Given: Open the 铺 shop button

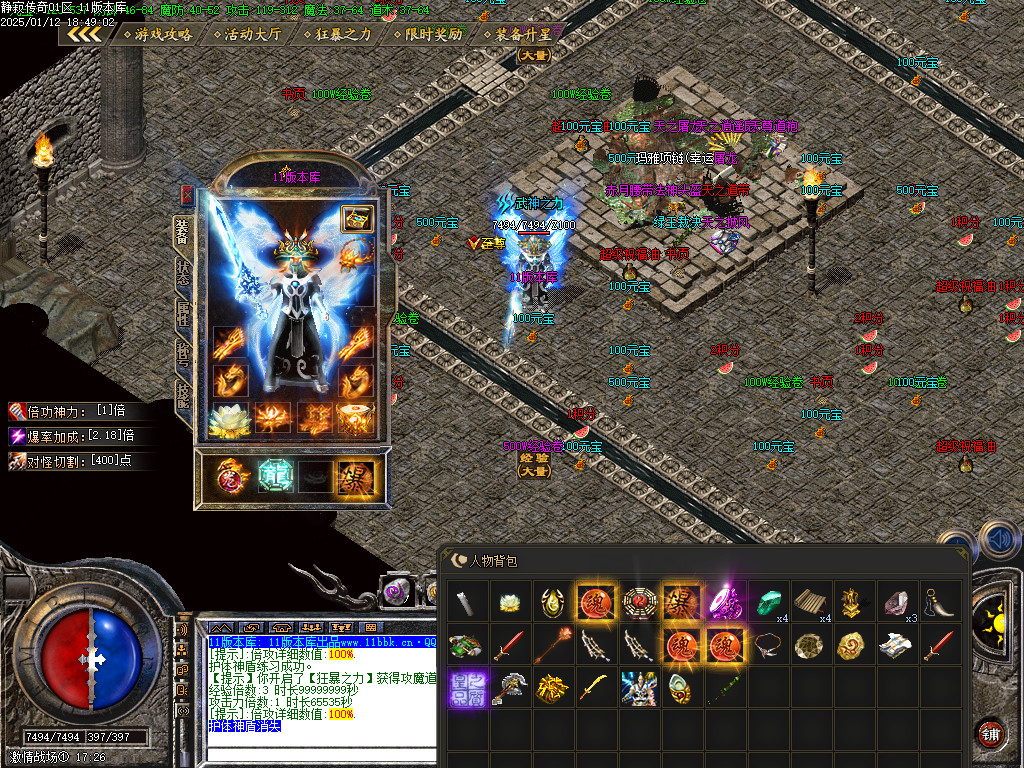Looking at the screenshot, I should coord(990,733).
